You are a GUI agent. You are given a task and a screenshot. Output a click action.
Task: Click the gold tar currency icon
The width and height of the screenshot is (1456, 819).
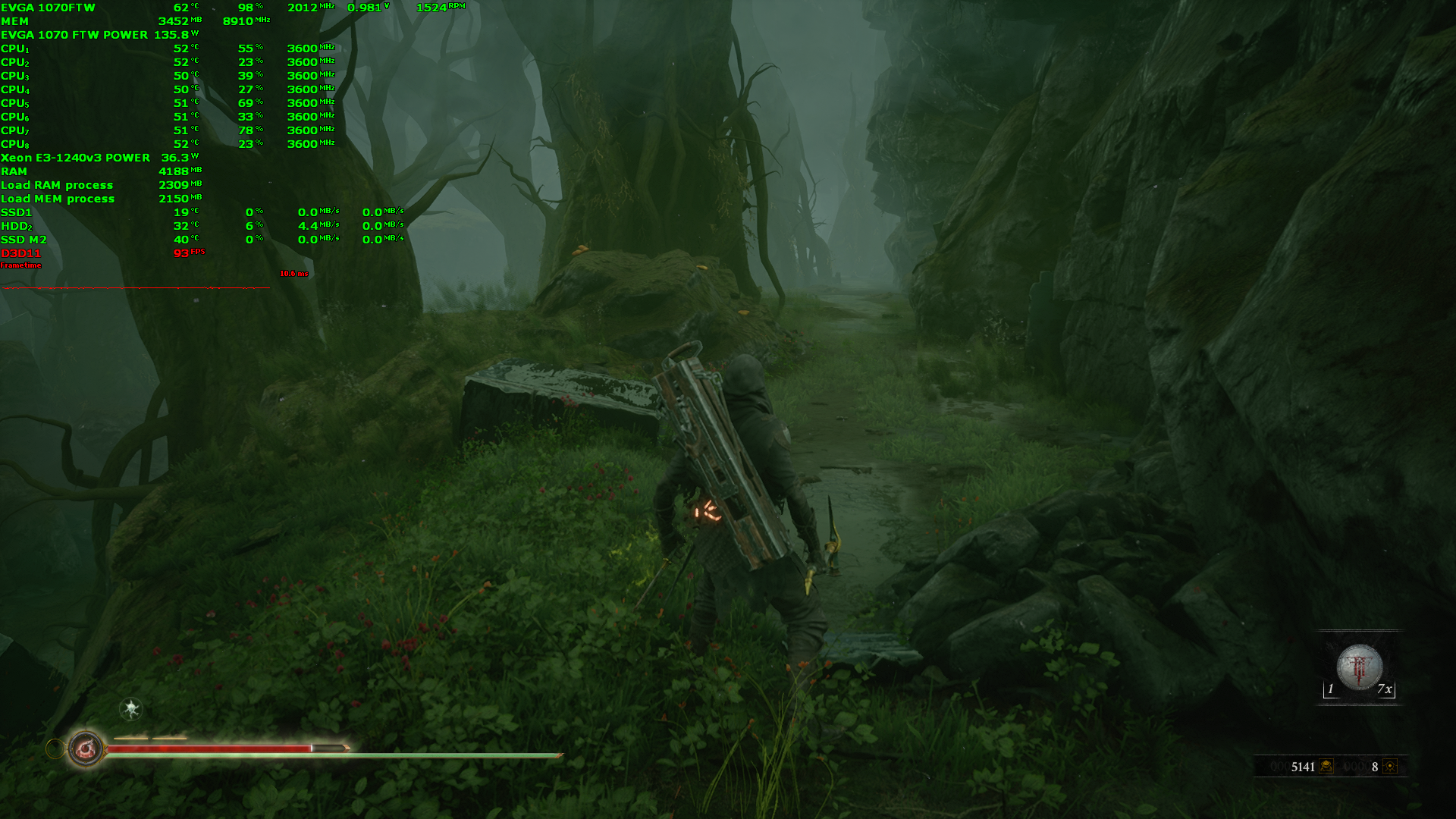point(1326,766)
